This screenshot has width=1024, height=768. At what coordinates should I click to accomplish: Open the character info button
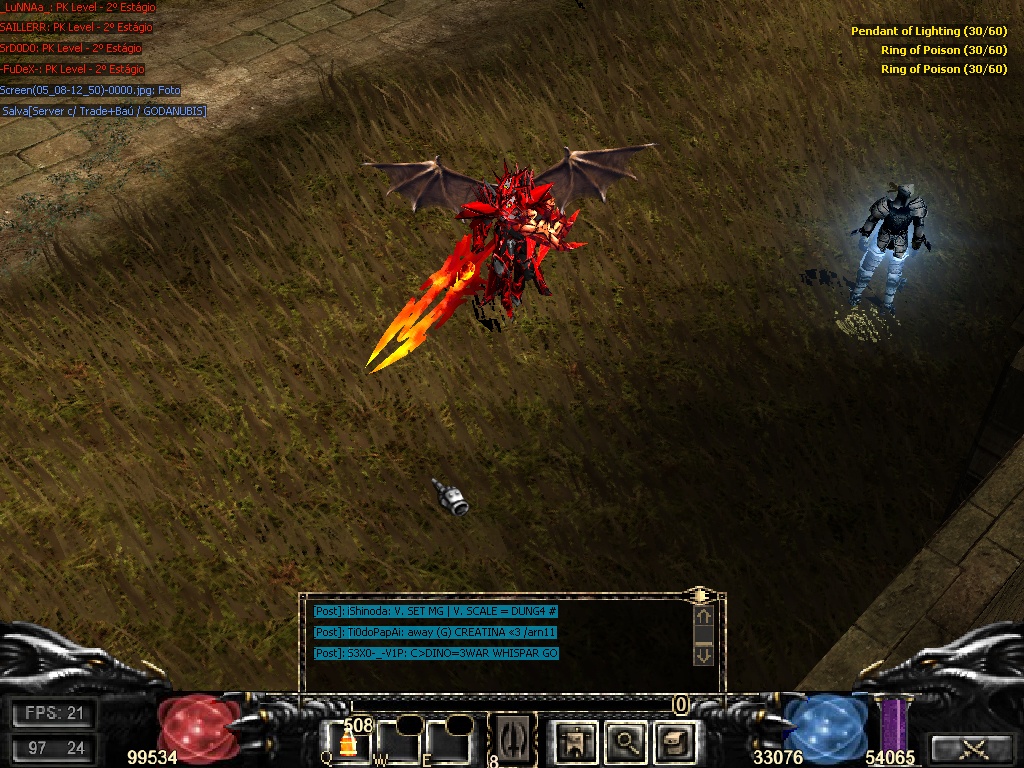point(577,741)
